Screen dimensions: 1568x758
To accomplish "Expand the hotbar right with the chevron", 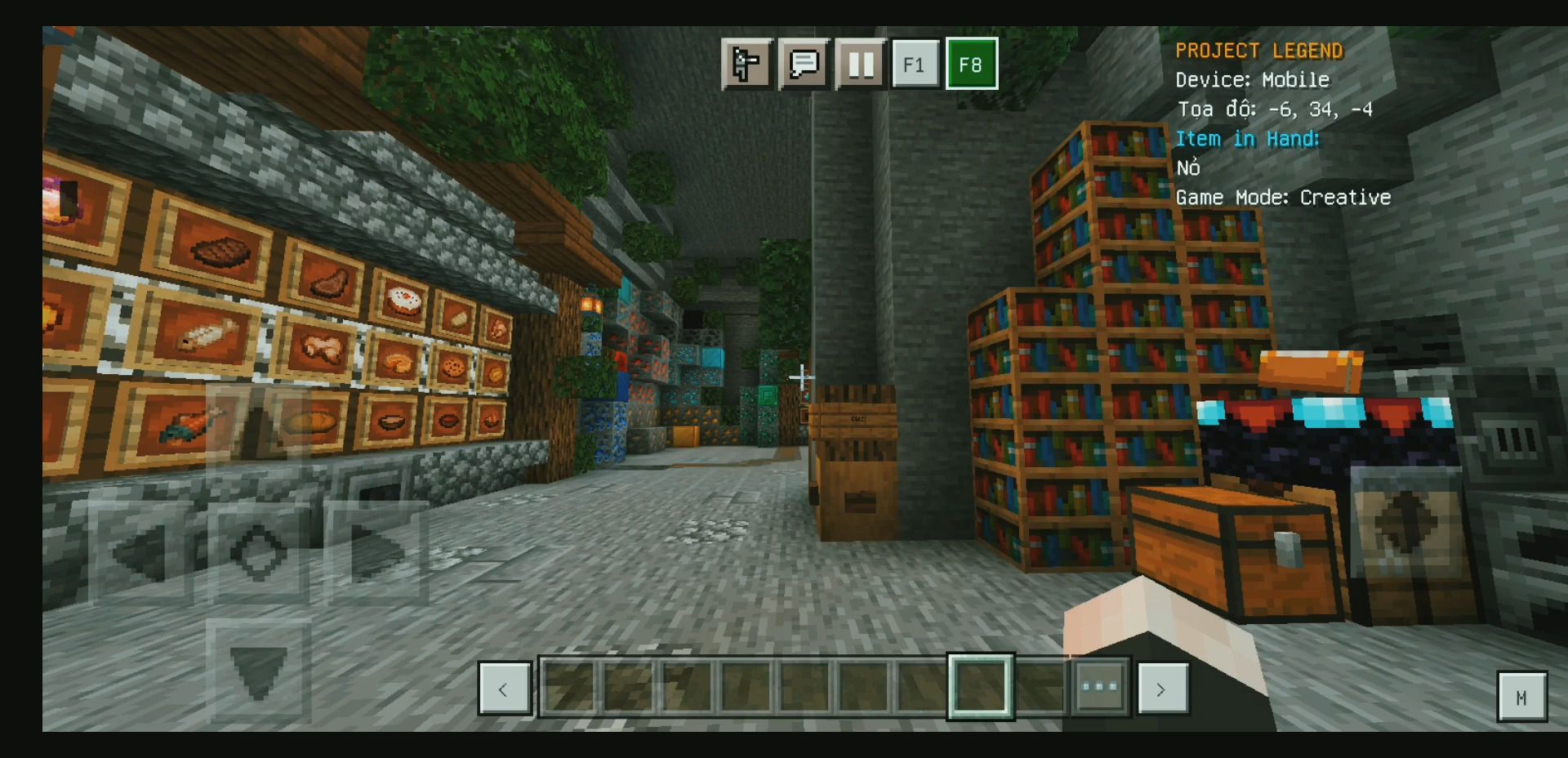I will 1164,689.
